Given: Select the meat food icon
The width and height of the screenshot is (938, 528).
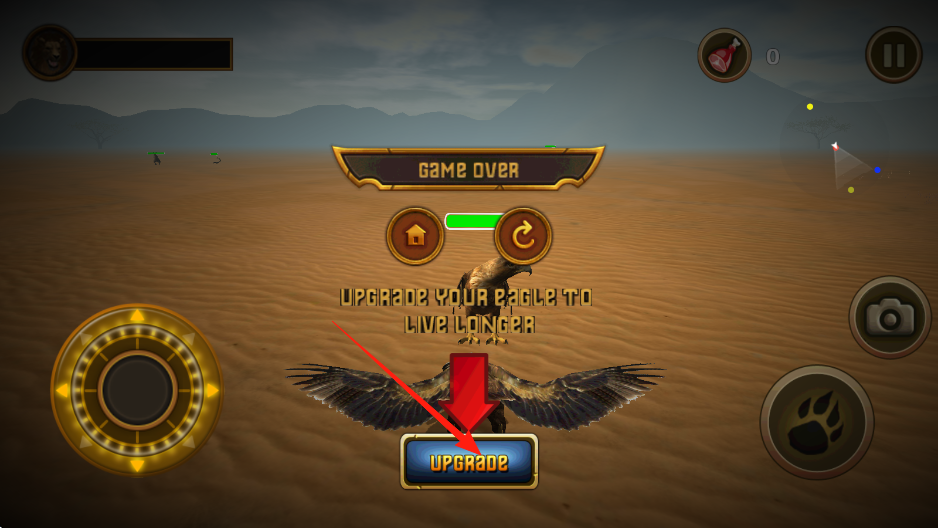Looking at the screenshot, I should click(724, 55).
